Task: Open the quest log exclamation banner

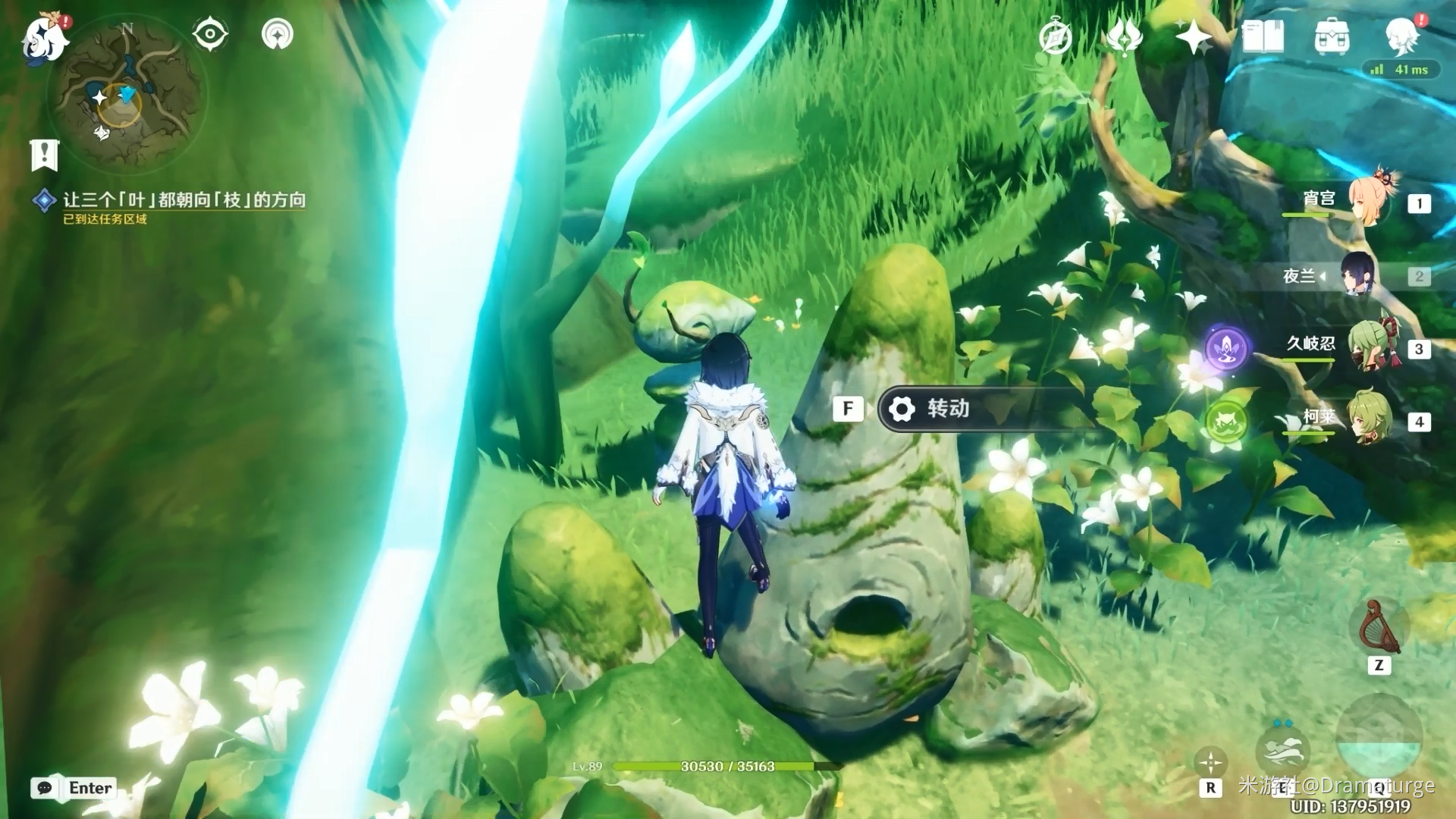Action: click(x=45, y=155)
